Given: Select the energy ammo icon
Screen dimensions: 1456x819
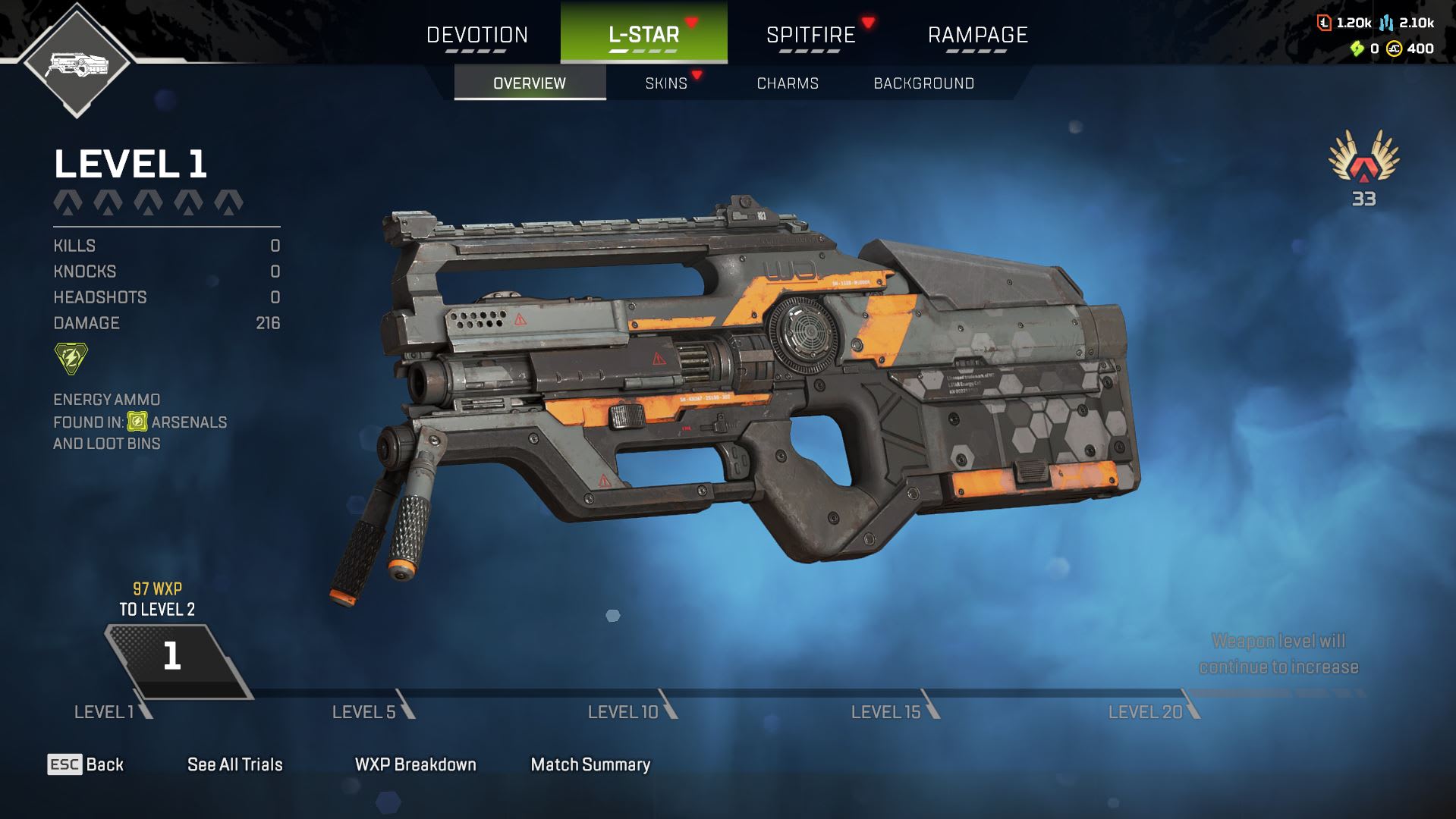Looking at the screenshot, I should (x=71, y=359).
